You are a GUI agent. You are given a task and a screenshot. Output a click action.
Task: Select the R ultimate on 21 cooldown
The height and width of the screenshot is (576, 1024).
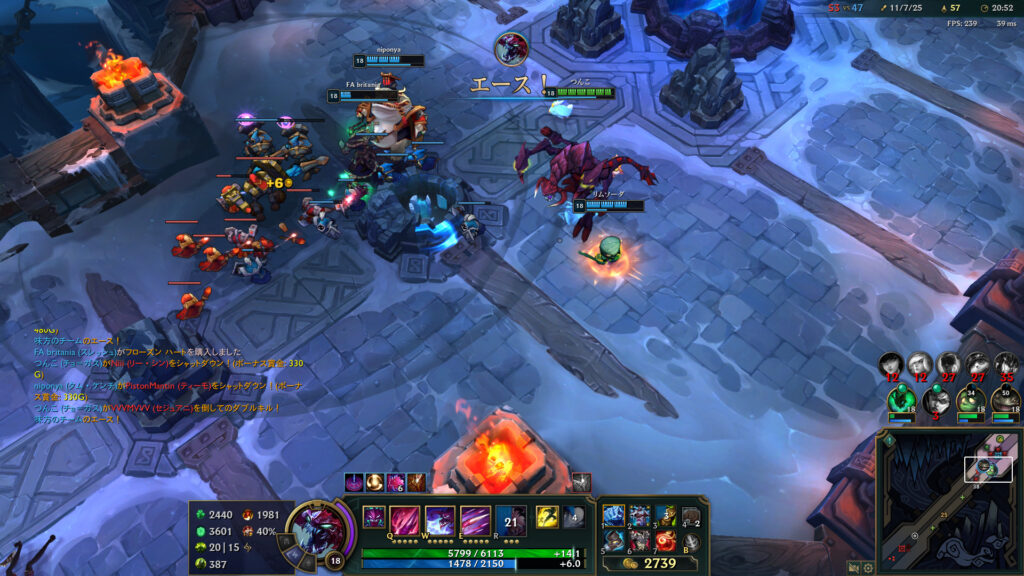(x=510, y=520)
